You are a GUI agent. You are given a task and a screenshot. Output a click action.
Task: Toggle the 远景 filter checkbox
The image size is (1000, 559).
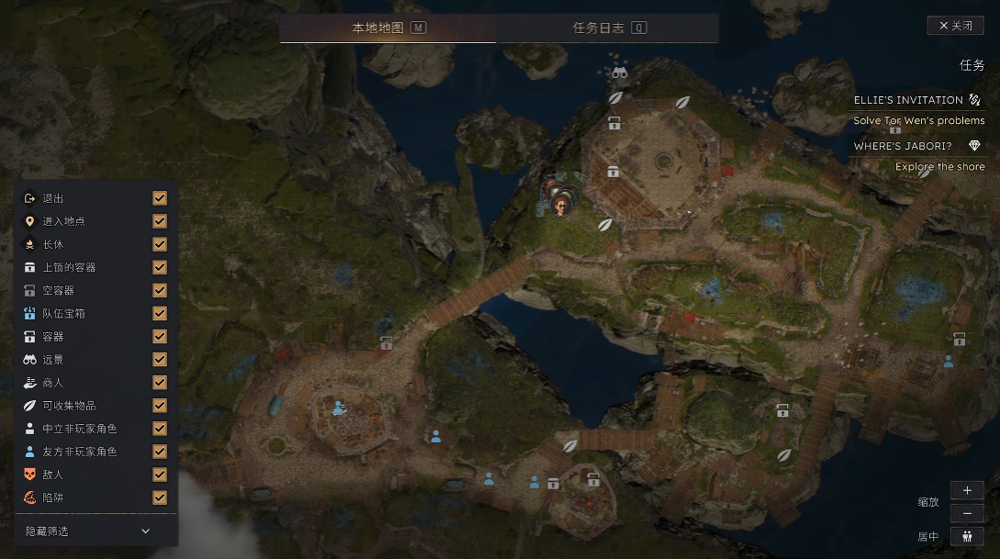pyautogui.click(x=160, y=359)
